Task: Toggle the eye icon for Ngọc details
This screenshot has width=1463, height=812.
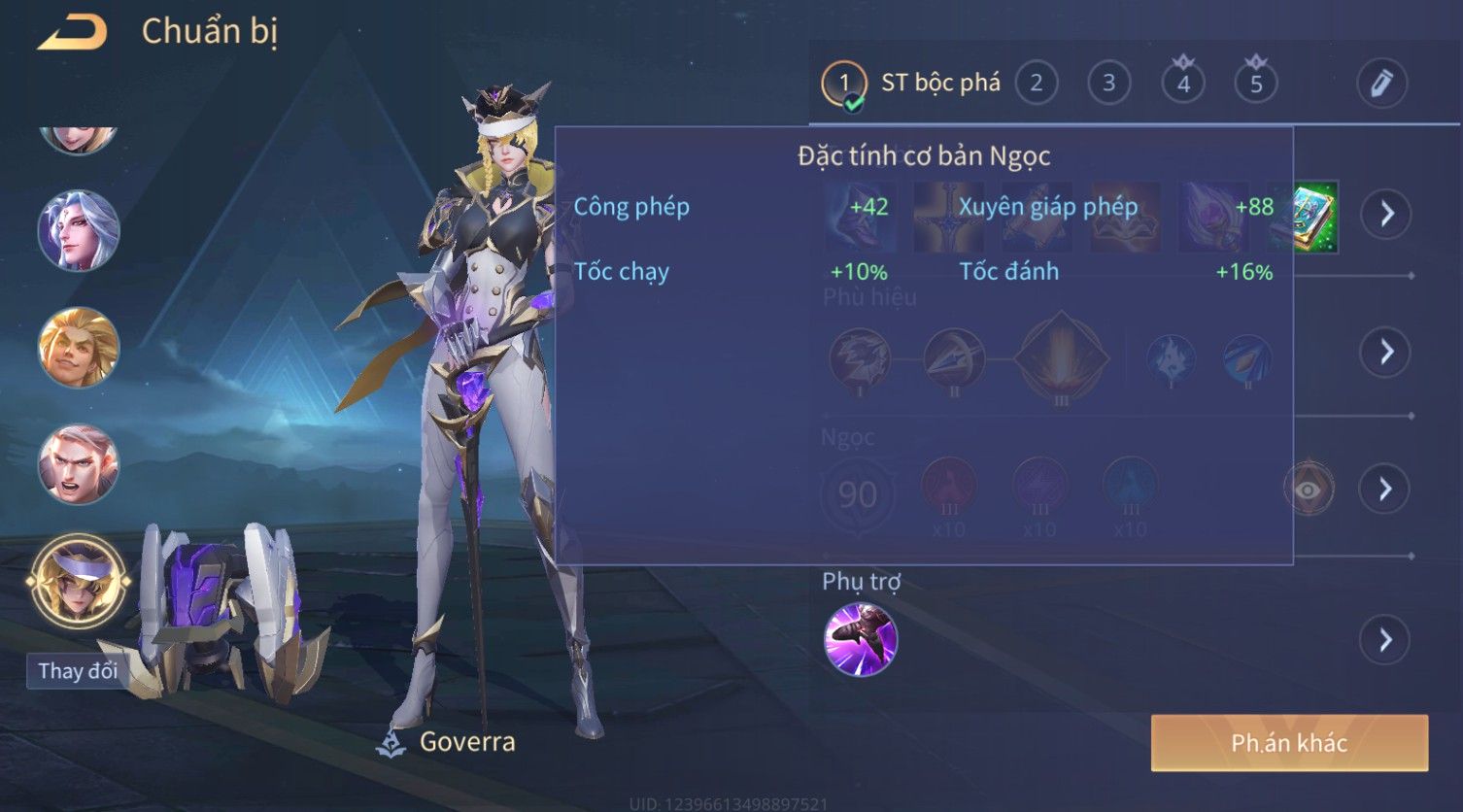Action: (x=1308, y=489)
